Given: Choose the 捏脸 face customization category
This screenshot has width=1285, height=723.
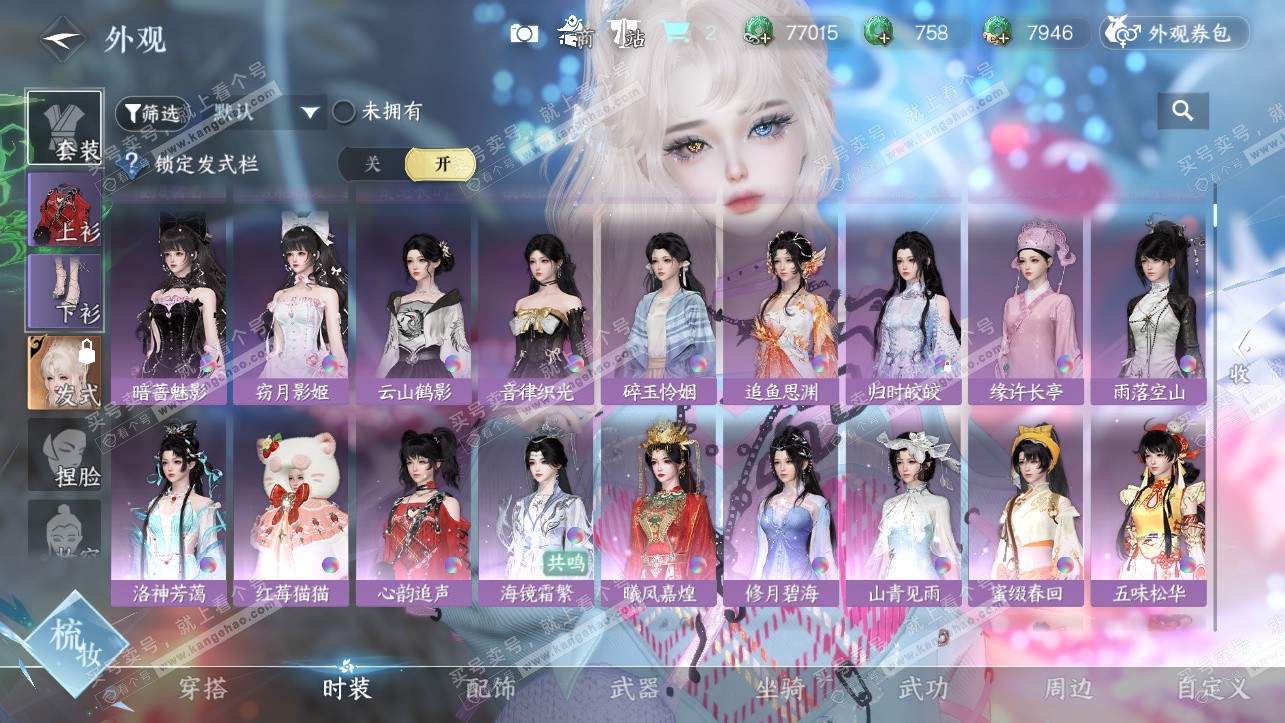Looking at the screenshot, I should (64, 455).
